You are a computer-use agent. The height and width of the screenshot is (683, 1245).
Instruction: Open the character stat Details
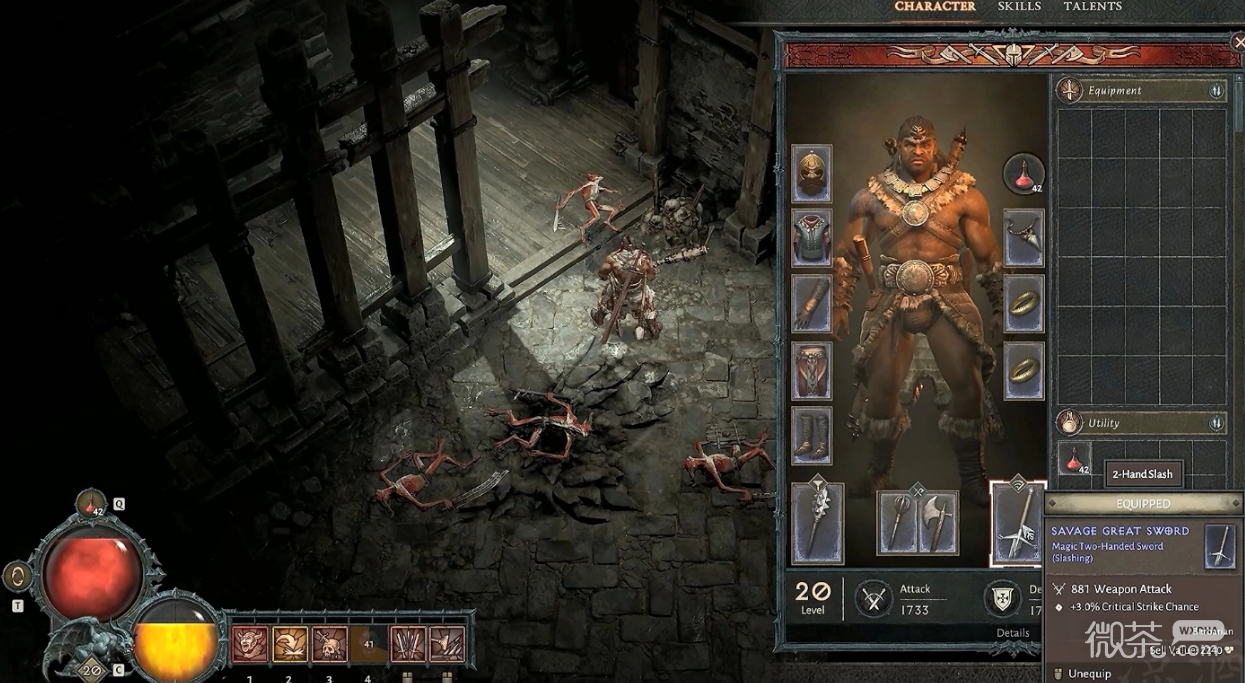(1012, 633)
